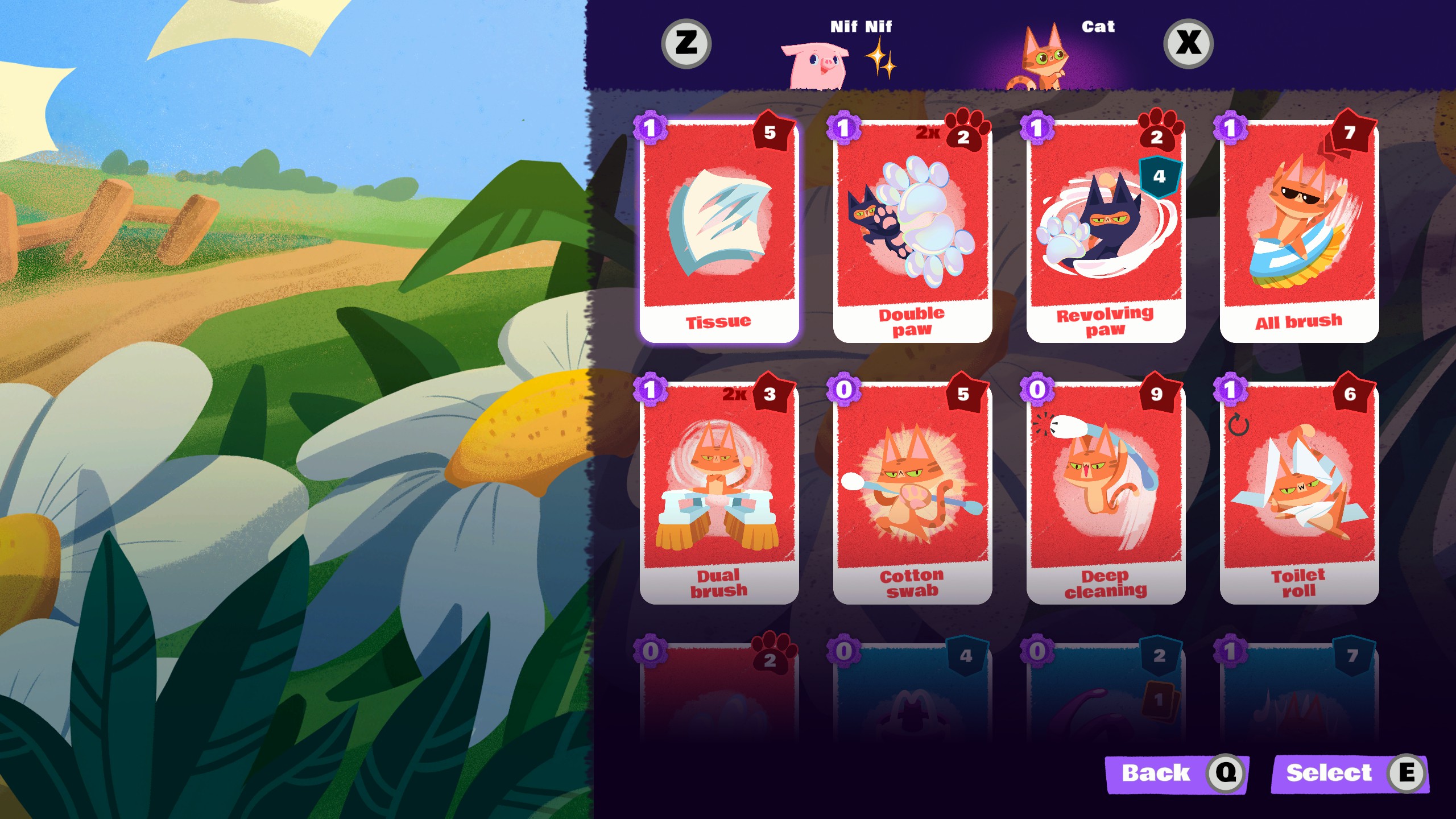Select the Deep cleaning card

click(x=1106, y=494)
